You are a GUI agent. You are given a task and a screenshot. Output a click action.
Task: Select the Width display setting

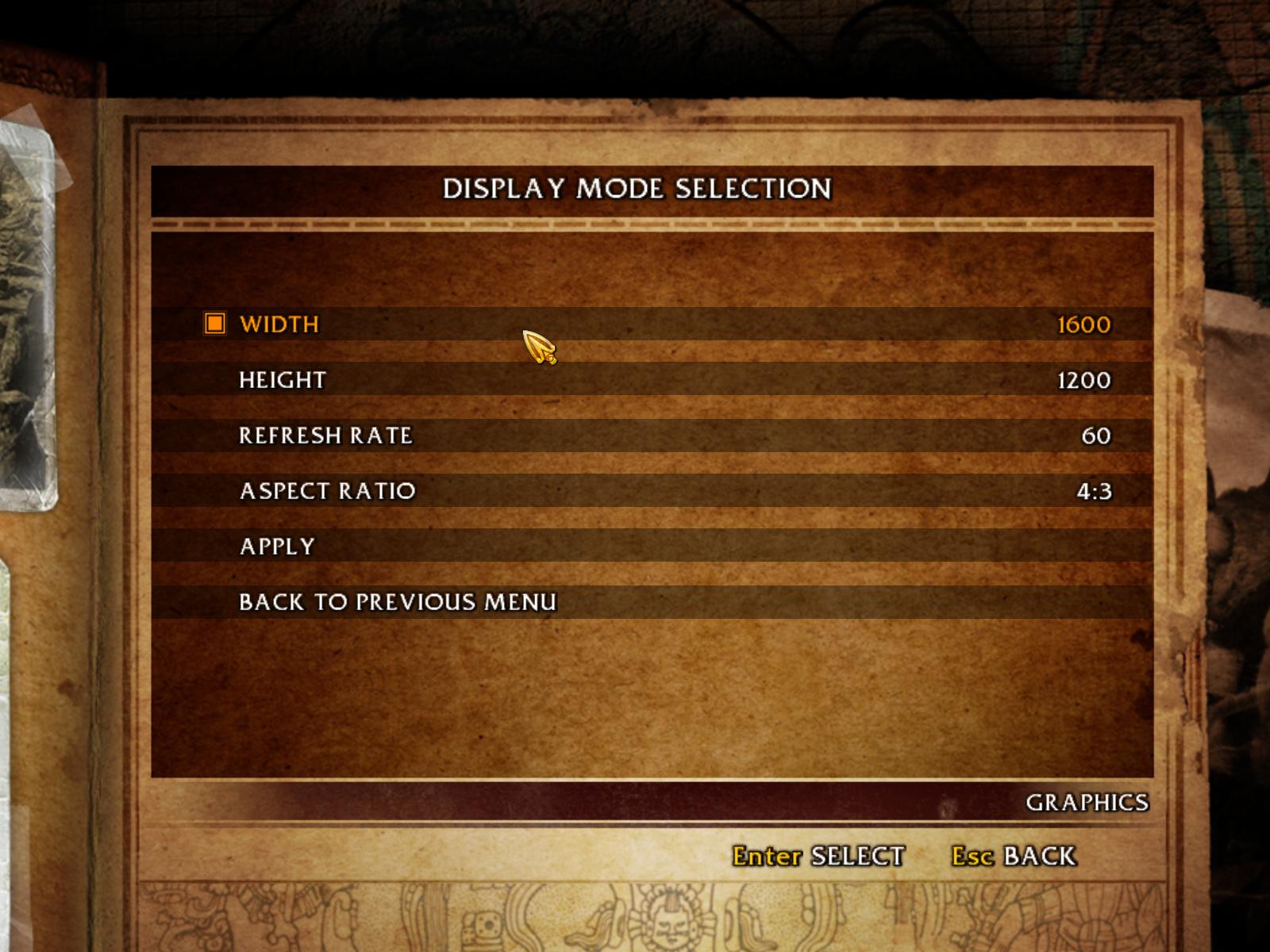point(279,324)
